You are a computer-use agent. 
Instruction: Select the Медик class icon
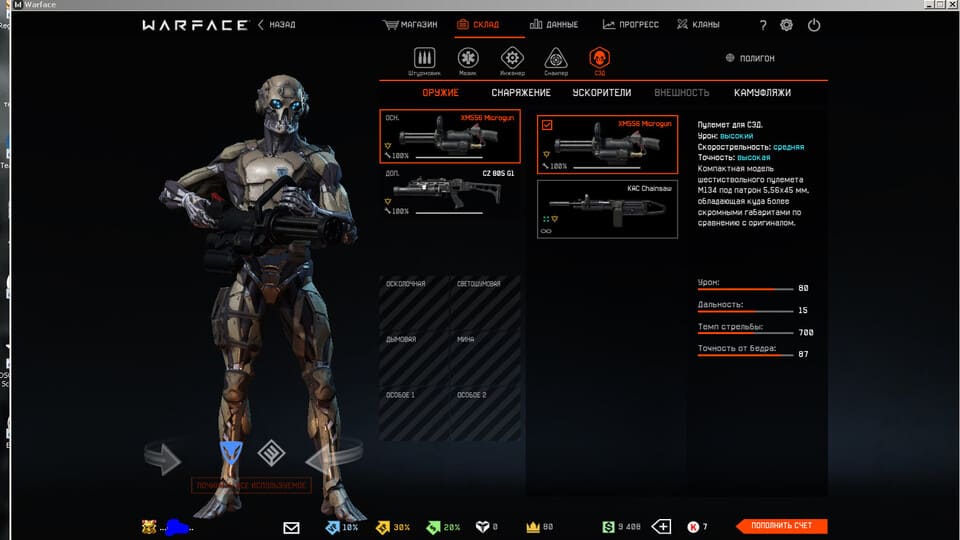pos(468,60)
